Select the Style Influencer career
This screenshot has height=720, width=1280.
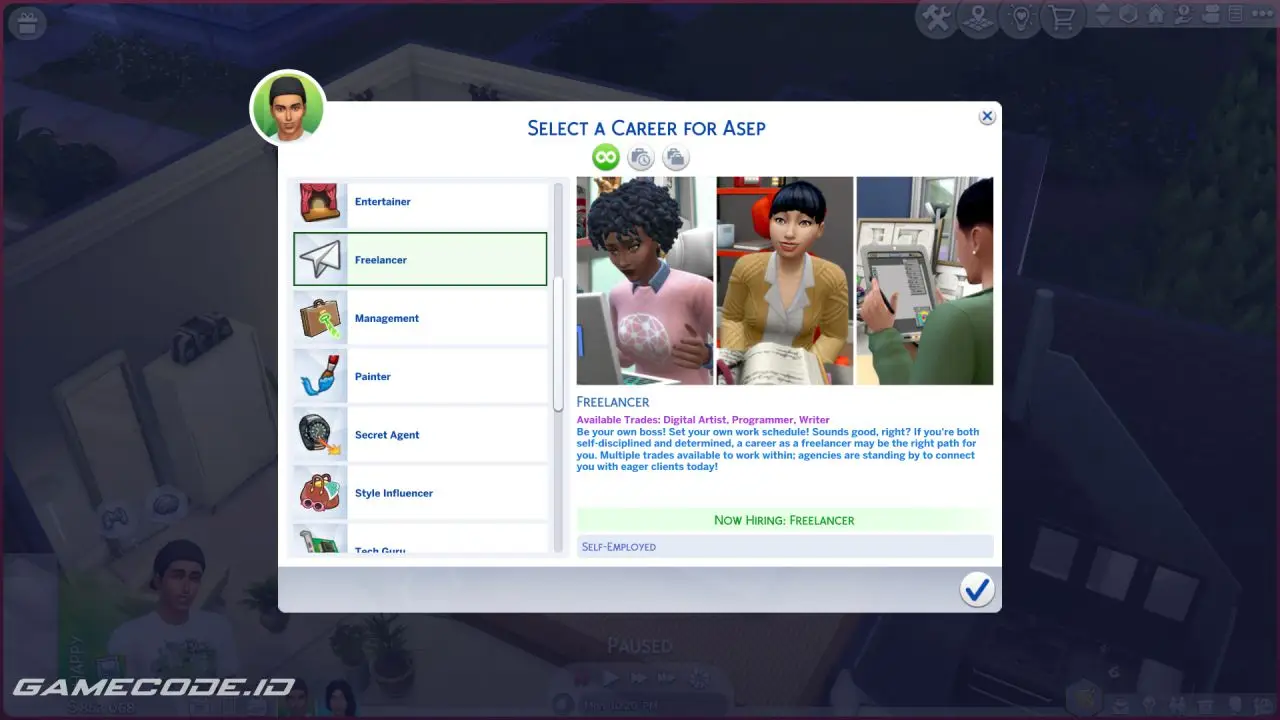(420, 493)
